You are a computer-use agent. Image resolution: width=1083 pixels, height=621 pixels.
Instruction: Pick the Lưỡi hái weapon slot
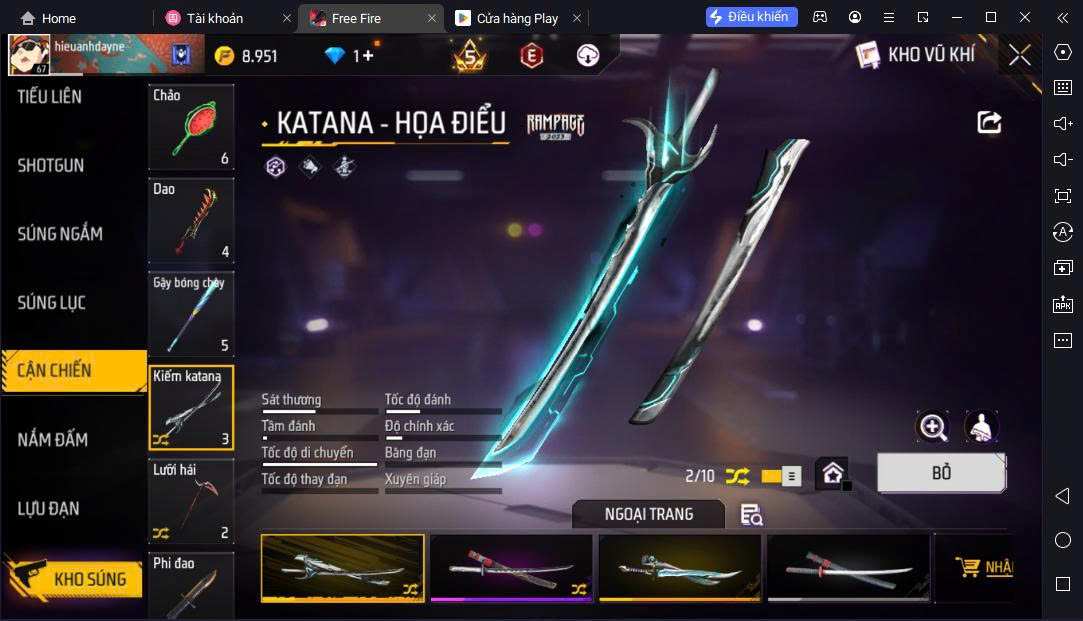point(191,501)
